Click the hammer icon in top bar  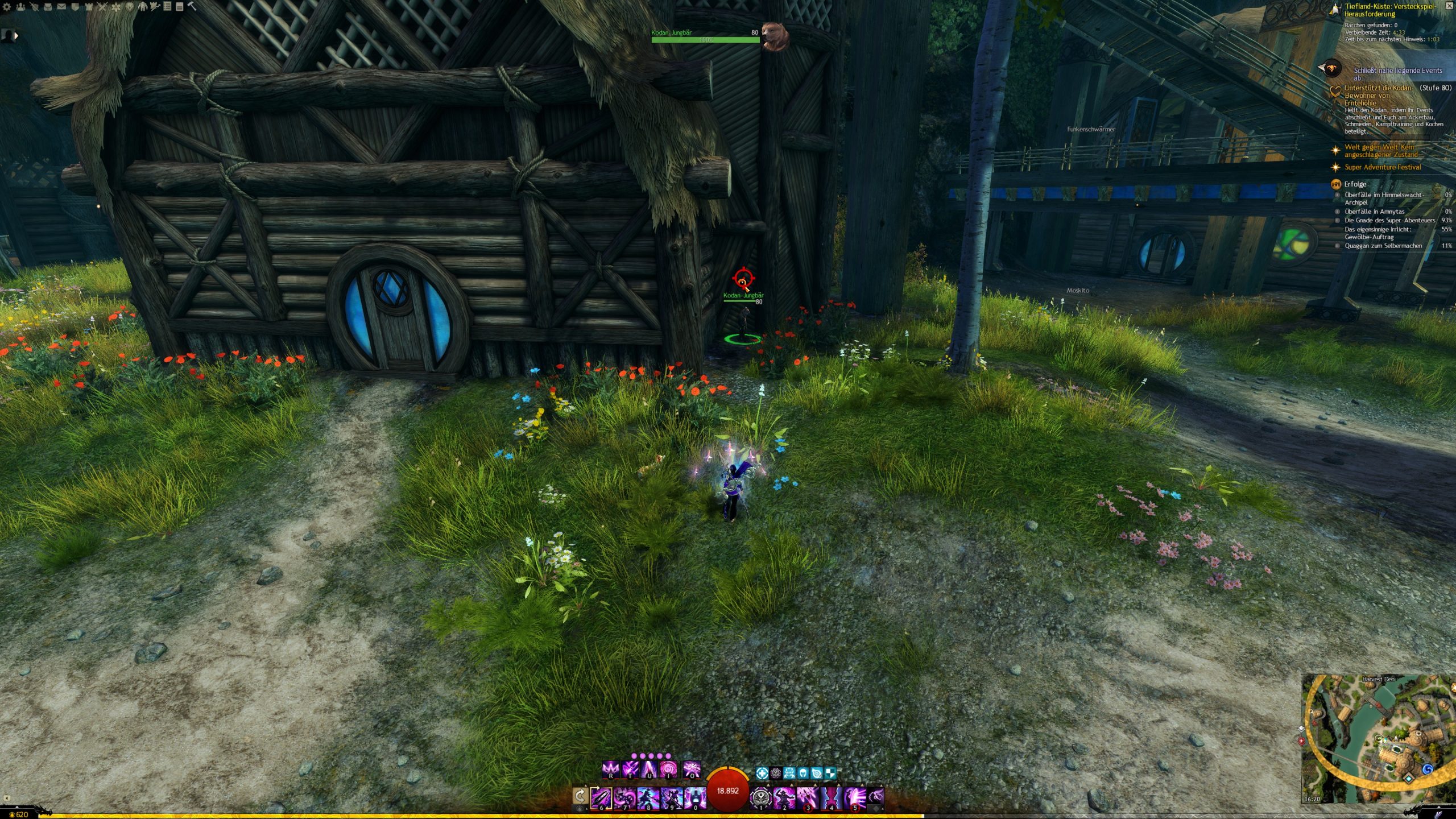pyautogui.click(x=192, y=7)
